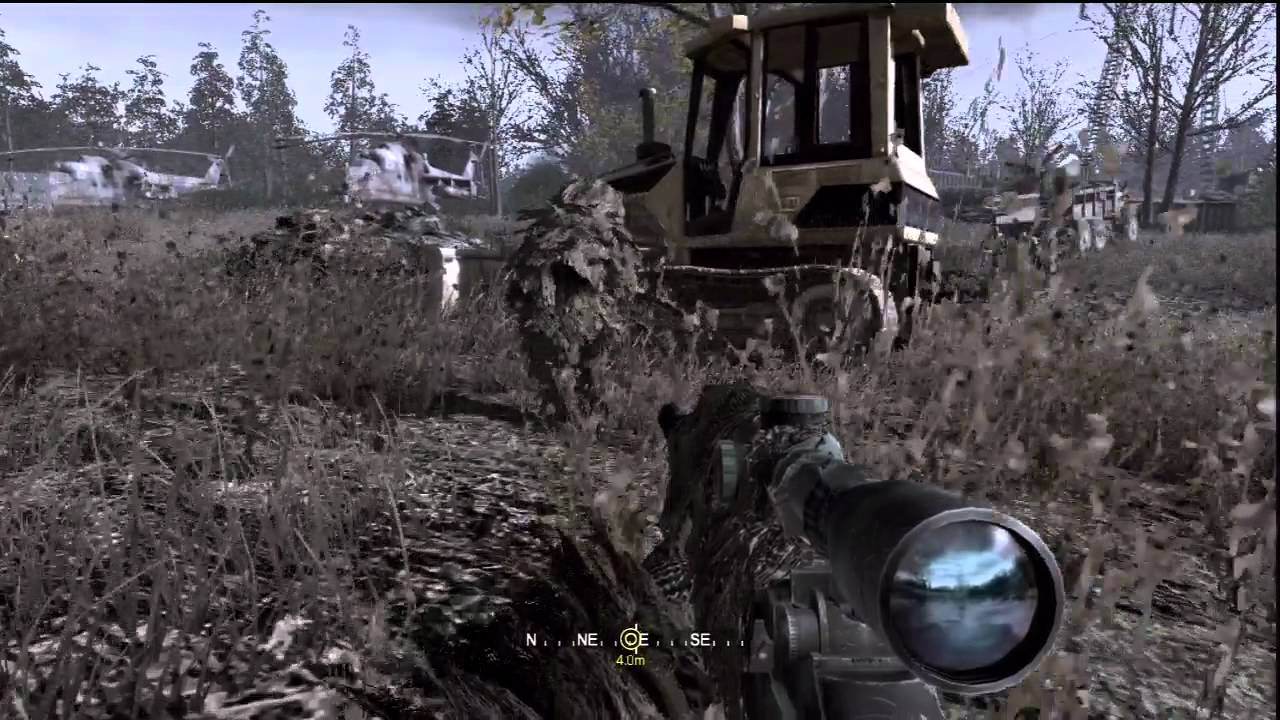Viewport: 1280px width, 720px height.
Task: Select the NE compass heading marker
Action: (588, 640)
